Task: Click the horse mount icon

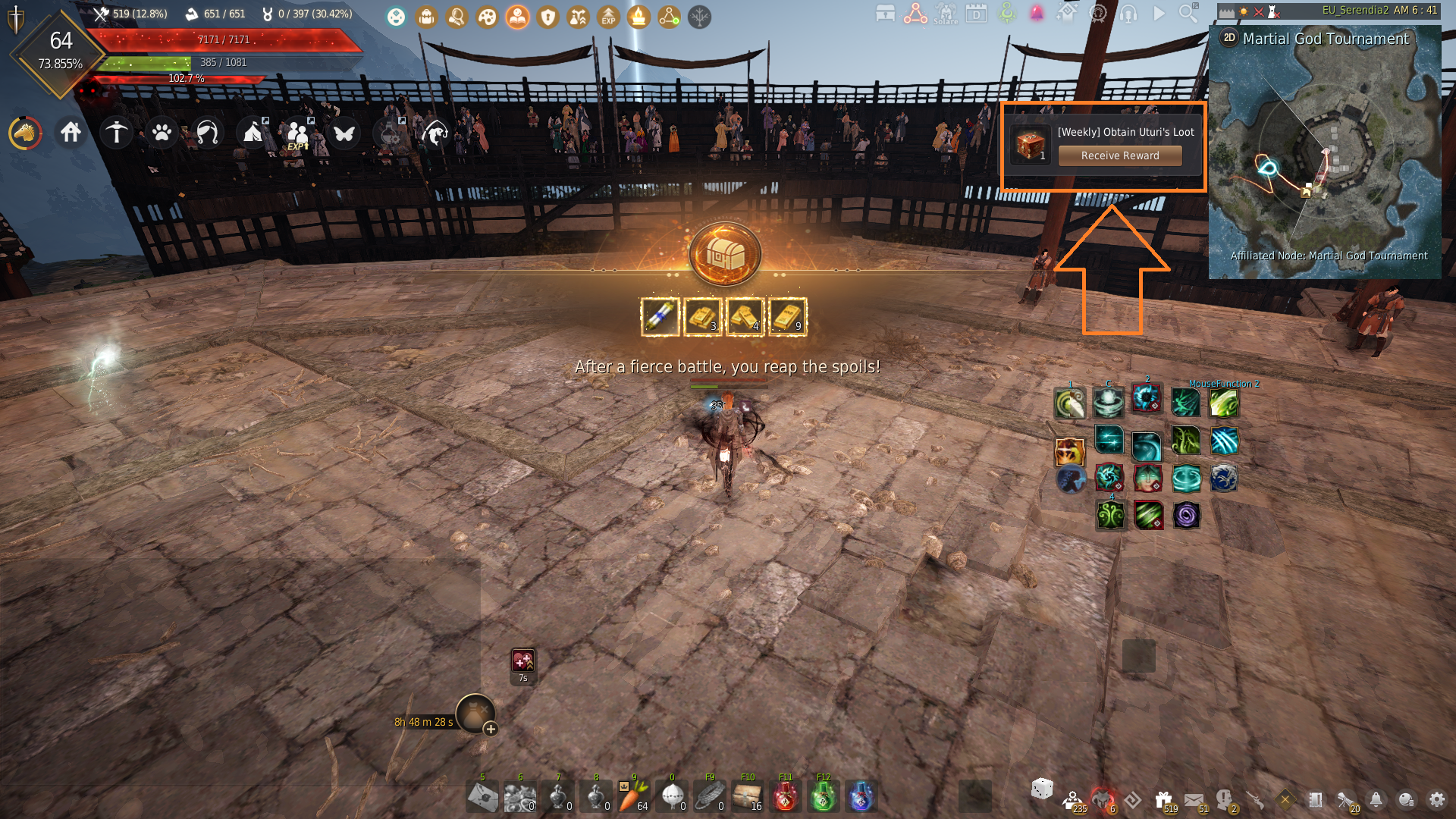Action: pos(25,133)
